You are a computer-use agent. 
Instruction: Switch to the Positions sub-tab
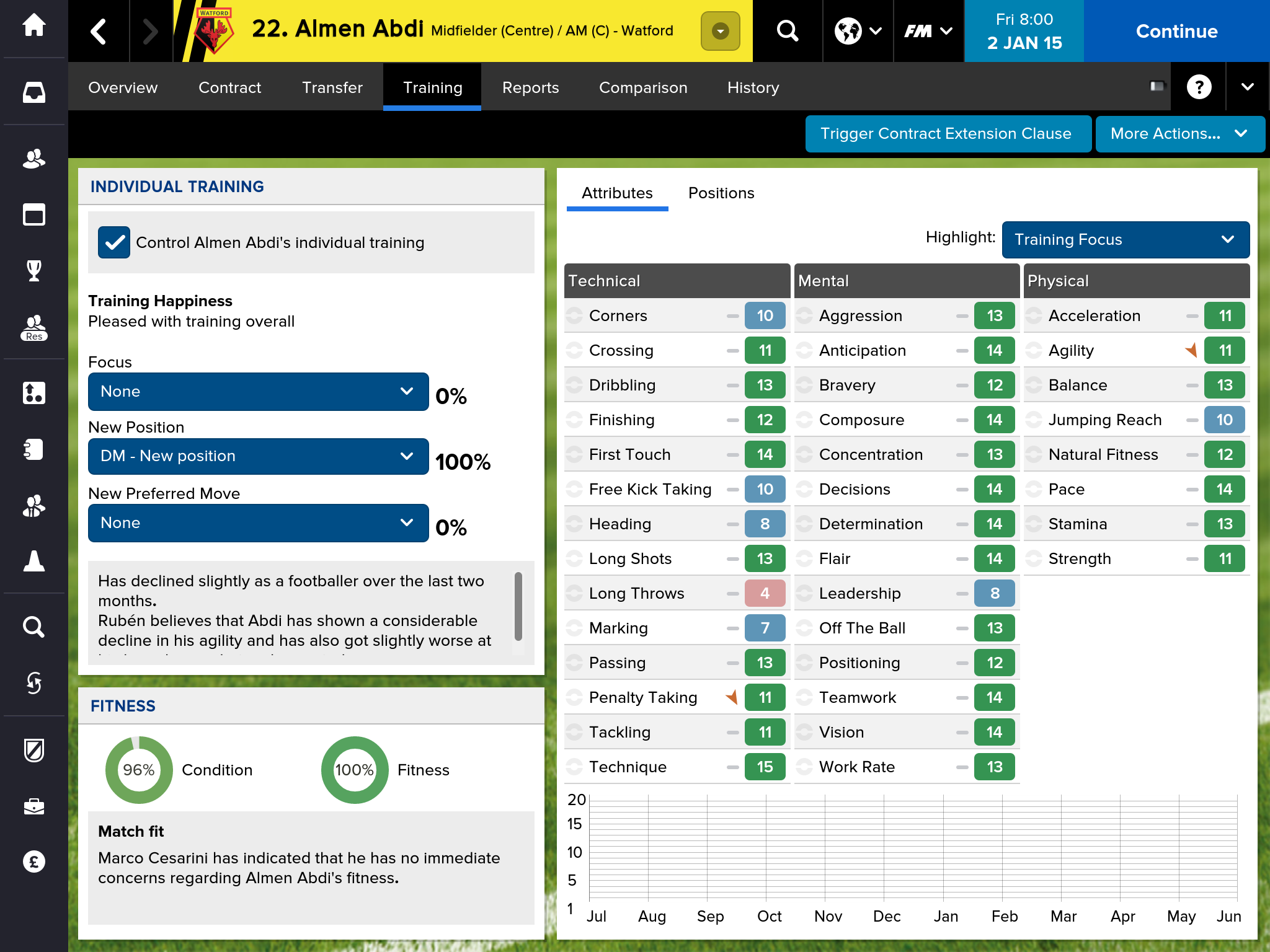click(x=721, y=193)
